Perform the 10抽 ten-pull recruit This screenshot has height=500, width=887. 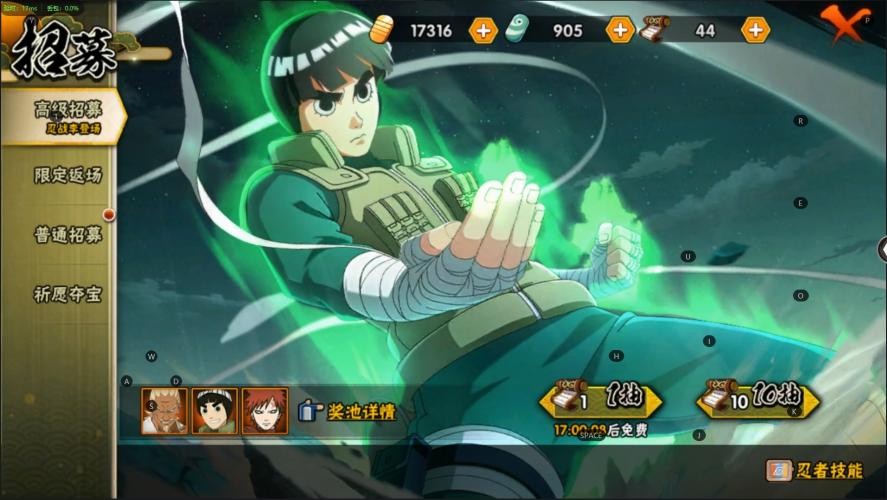point(758,400)
